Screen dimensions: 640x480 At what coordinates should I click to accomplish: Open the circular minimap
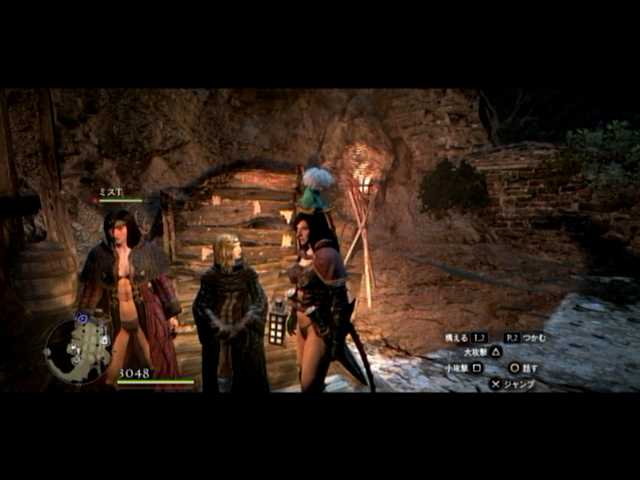(x=79, y=349)
